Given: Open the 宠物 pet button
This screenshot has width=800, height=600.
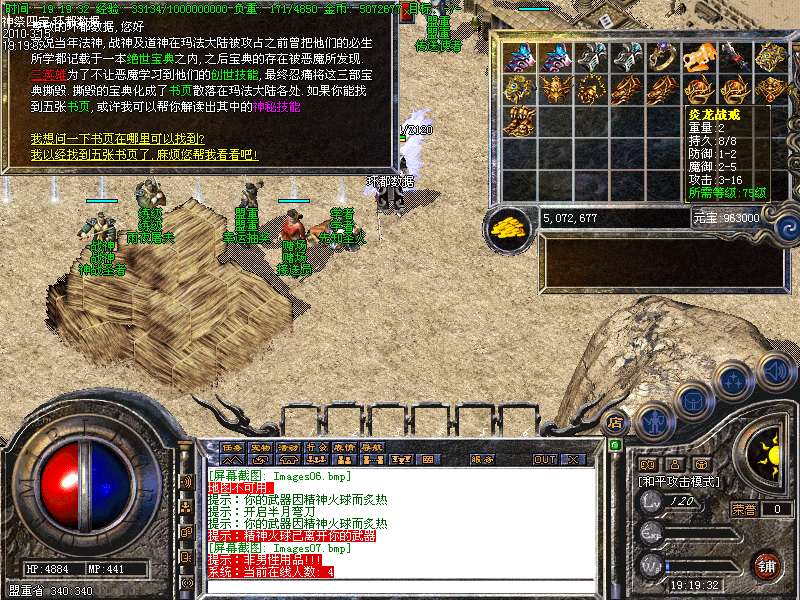Looking at the screenshot, I should pyautogui.click(x=260, y=445).
